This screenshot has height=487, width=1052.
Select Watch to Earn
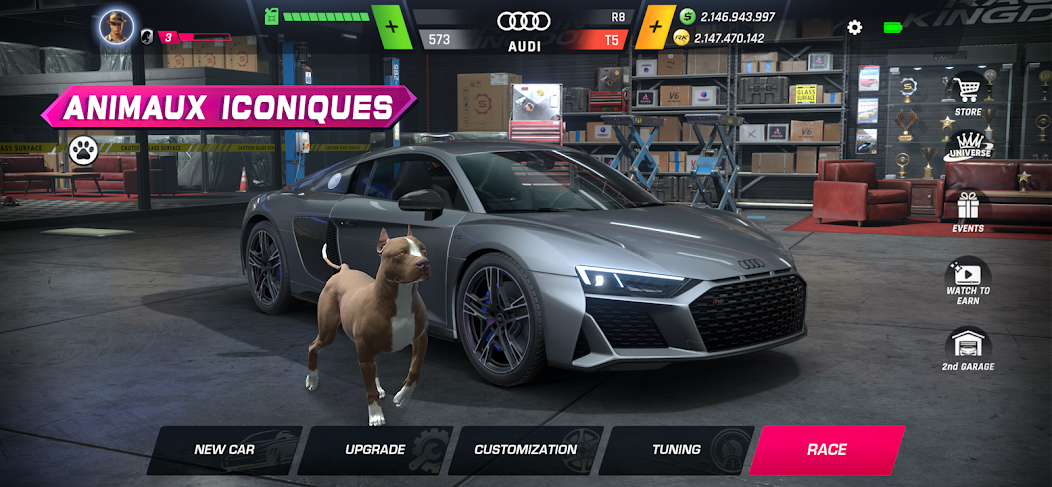[968, 279]
